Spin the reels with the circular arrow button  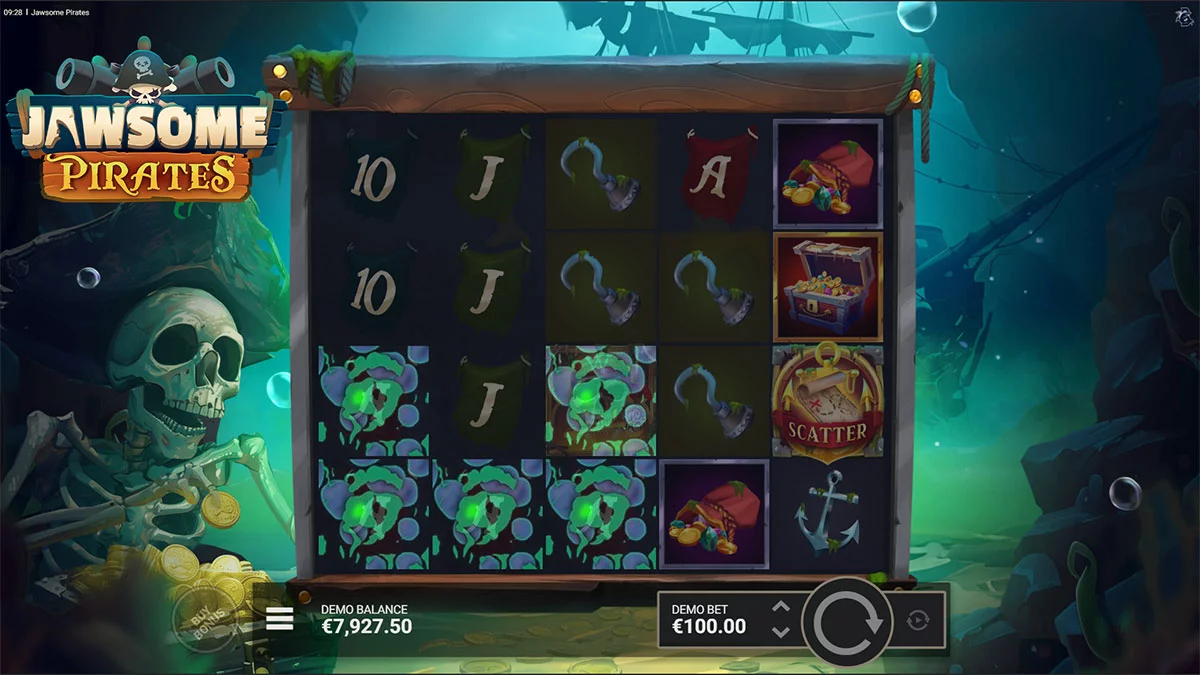(849, 621)
